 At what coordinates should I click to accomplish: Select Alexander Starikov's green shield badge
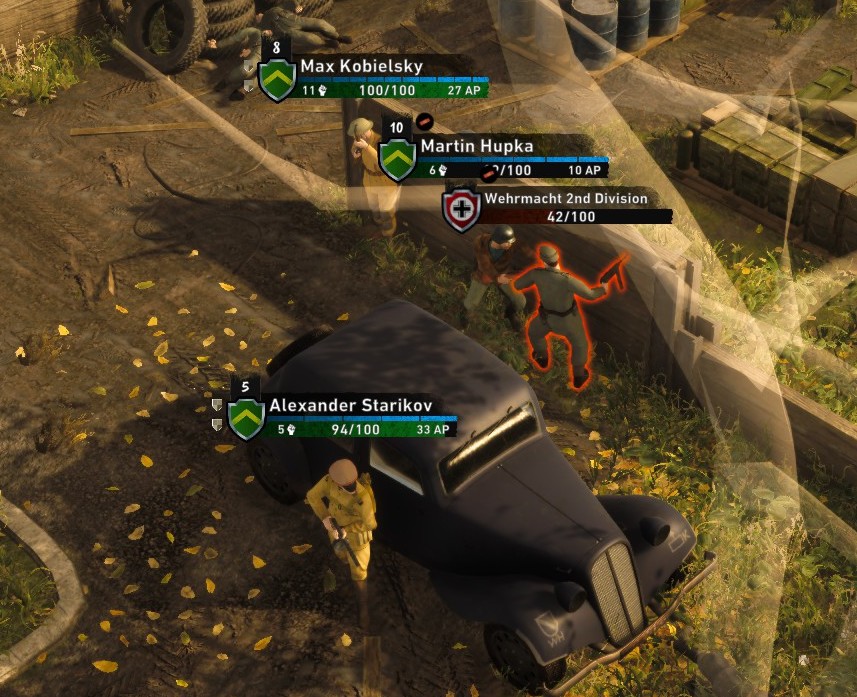246,419
